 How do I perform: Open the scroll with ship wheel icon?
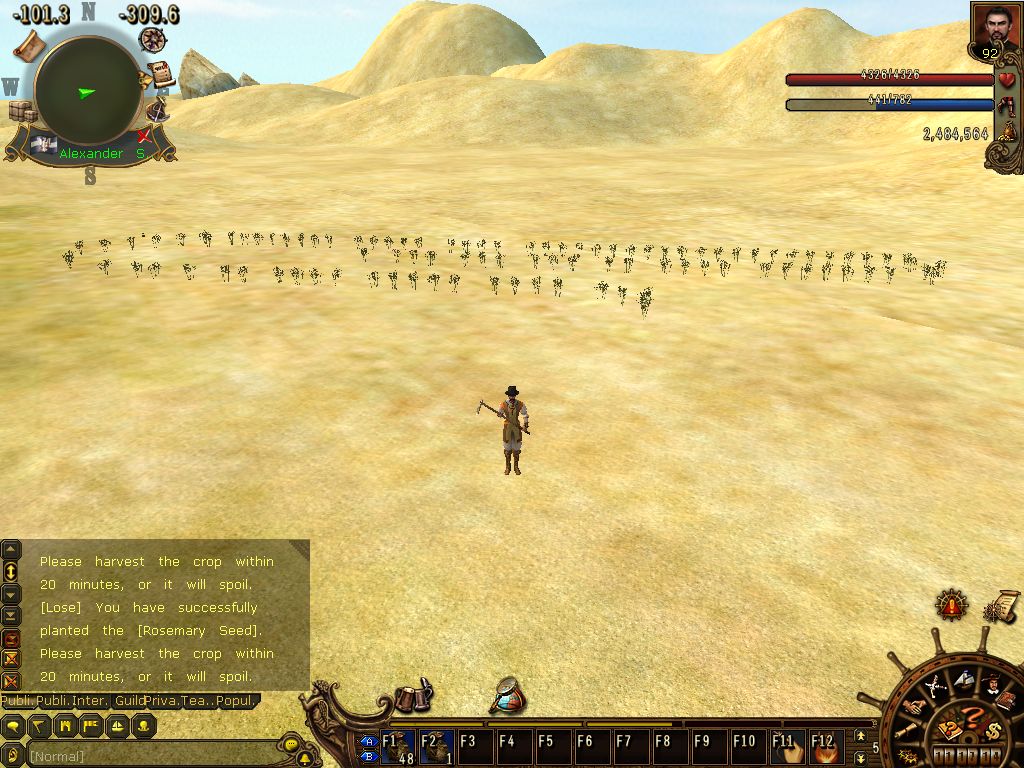(x=1001, y=606)
